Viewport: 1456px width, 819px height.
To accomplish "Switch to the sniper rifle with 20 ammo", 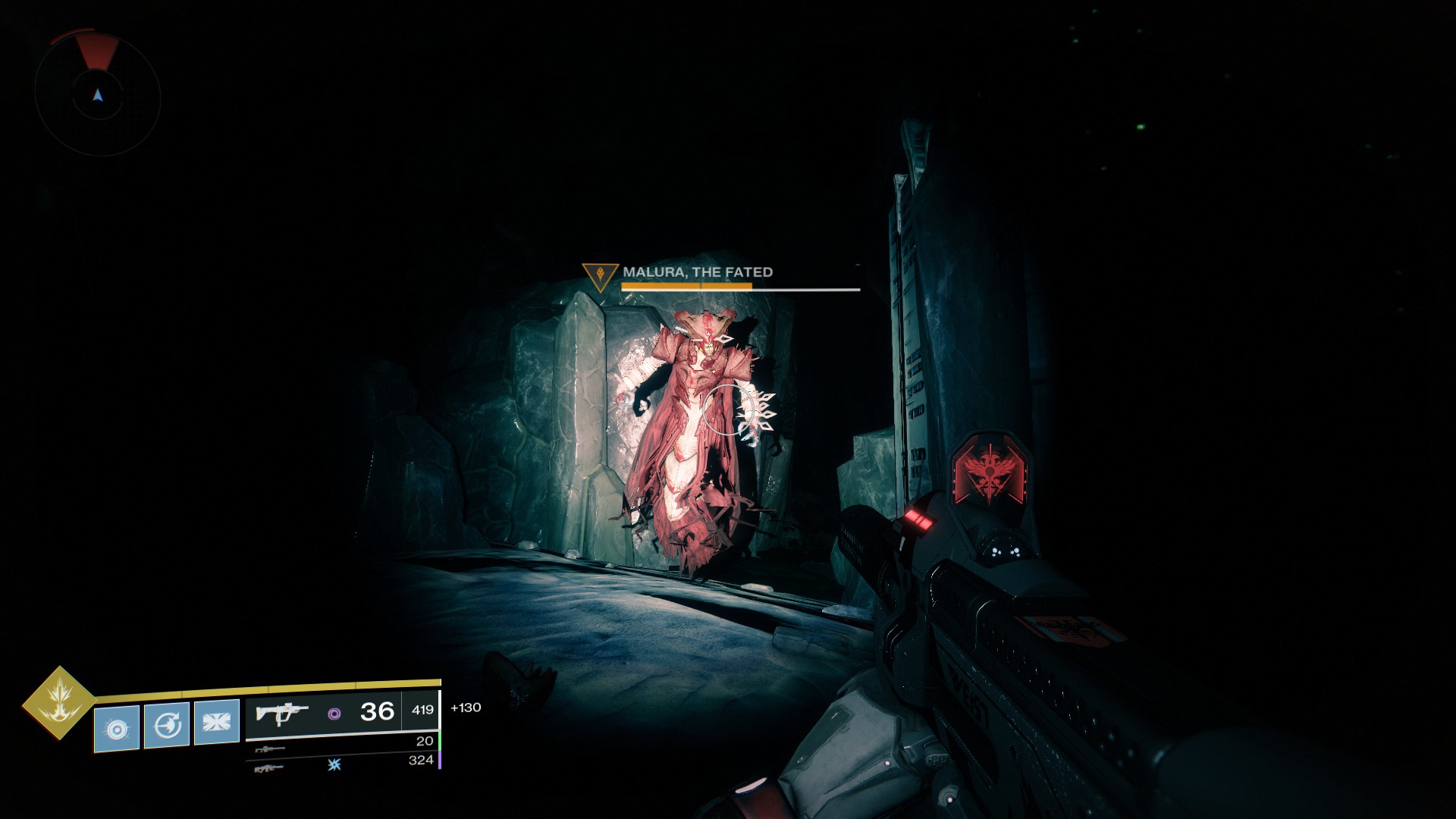I will tap(270, 749).
